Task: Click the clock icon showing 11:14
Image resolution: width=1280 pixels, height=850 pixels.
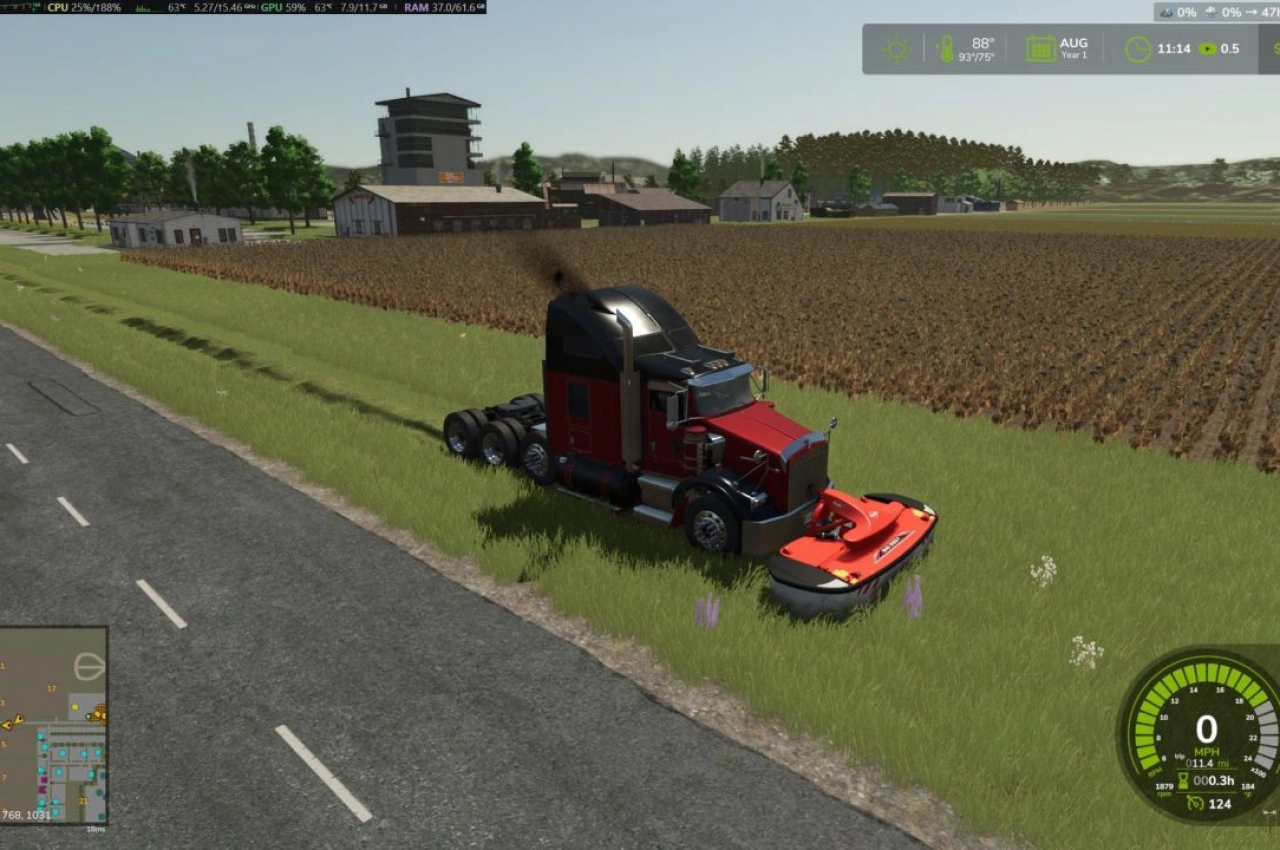Action: (x=1137, y=47)
